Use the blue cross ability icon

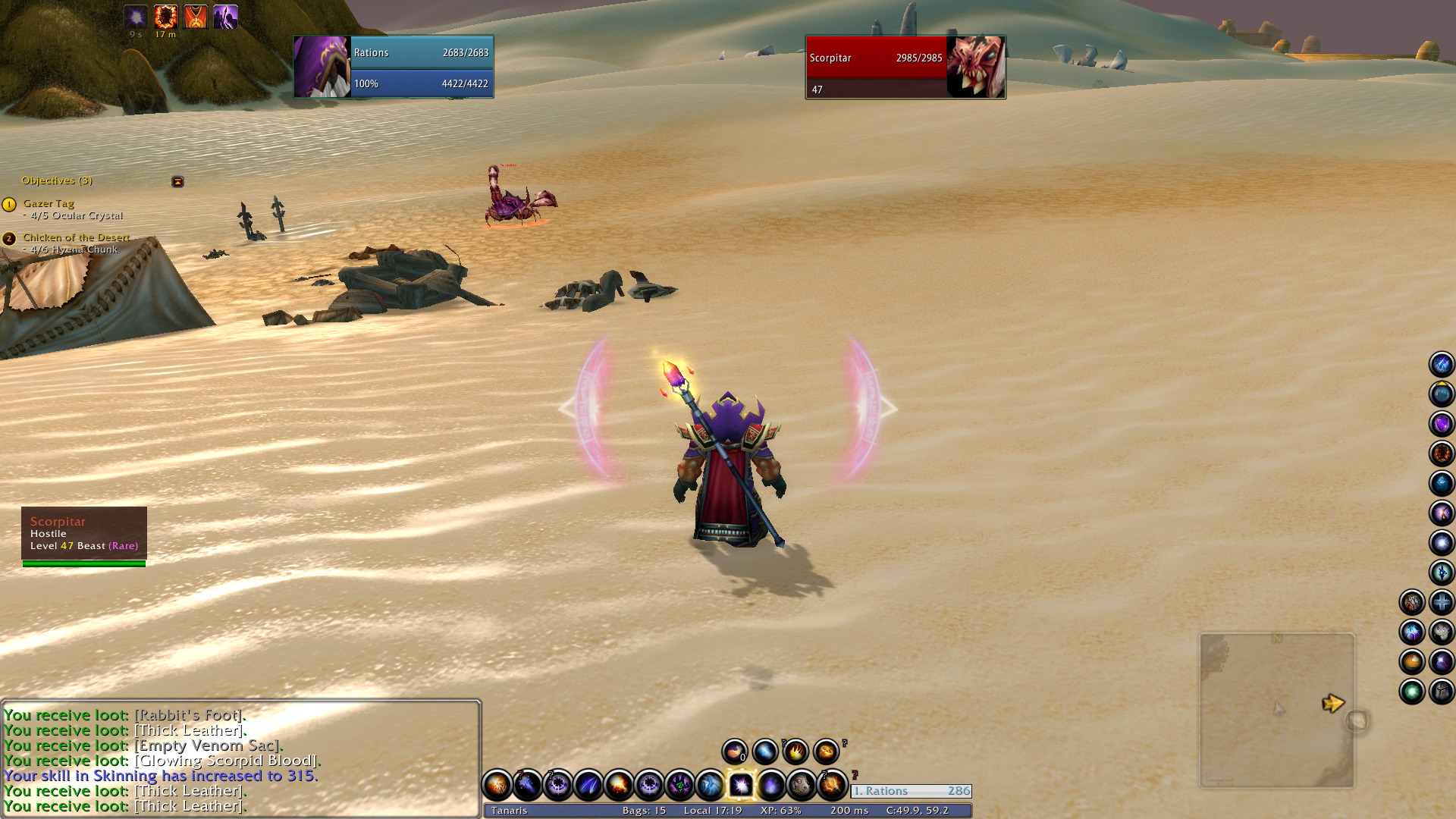click(1442, 603)
